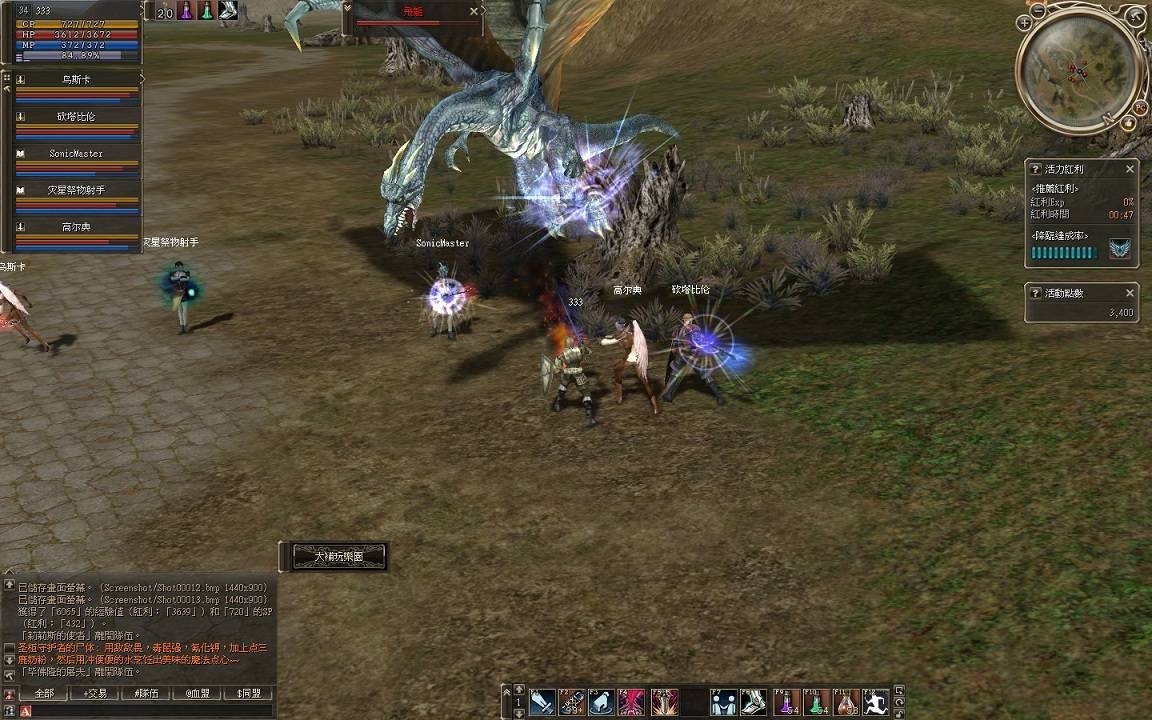Use the purple potion in slot F9

tap(788, 702)
